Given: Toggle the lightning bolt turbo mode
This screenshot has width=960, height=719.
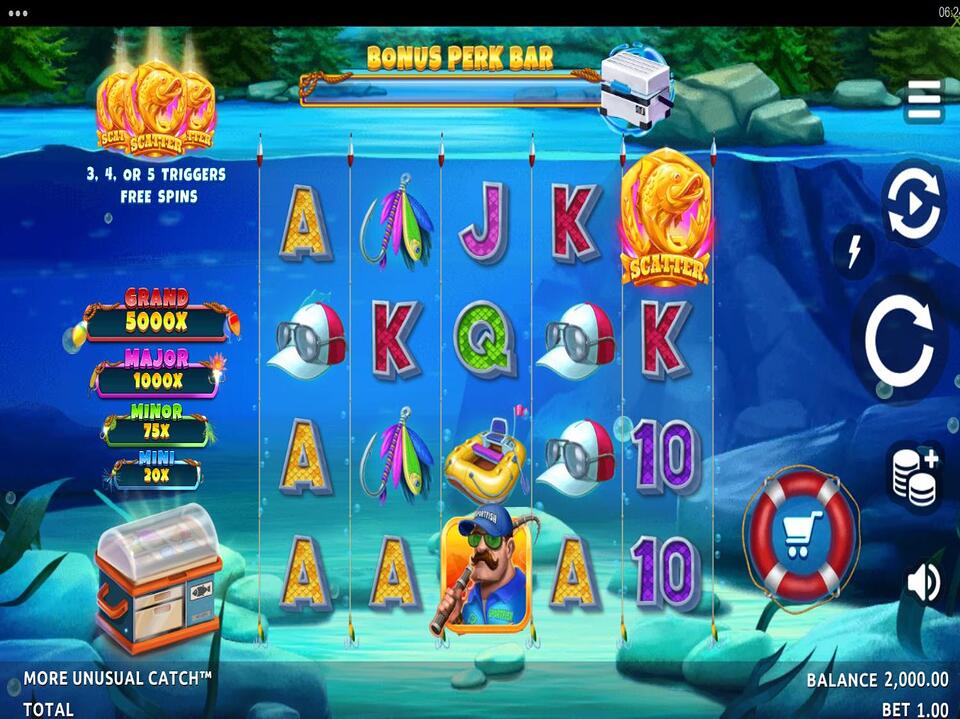Looking at the screenshot, I should click(x=854, y=252).
